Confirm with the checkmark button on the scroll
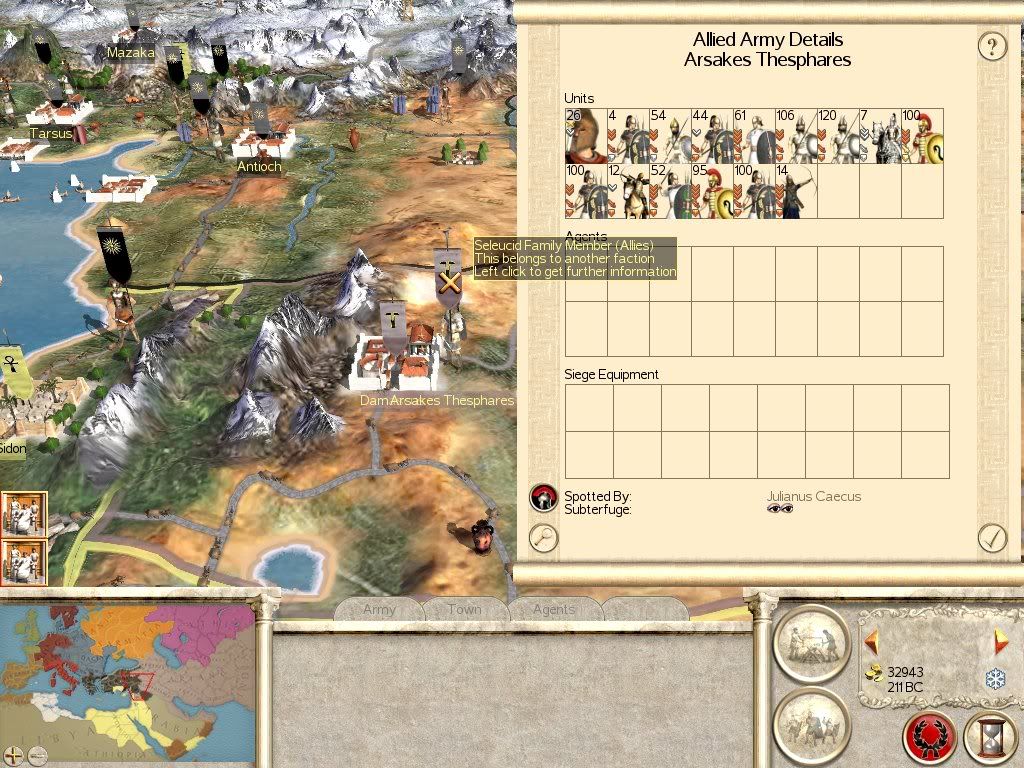Viewport: 1024px width, 768px height. click(x=991, y=538)
